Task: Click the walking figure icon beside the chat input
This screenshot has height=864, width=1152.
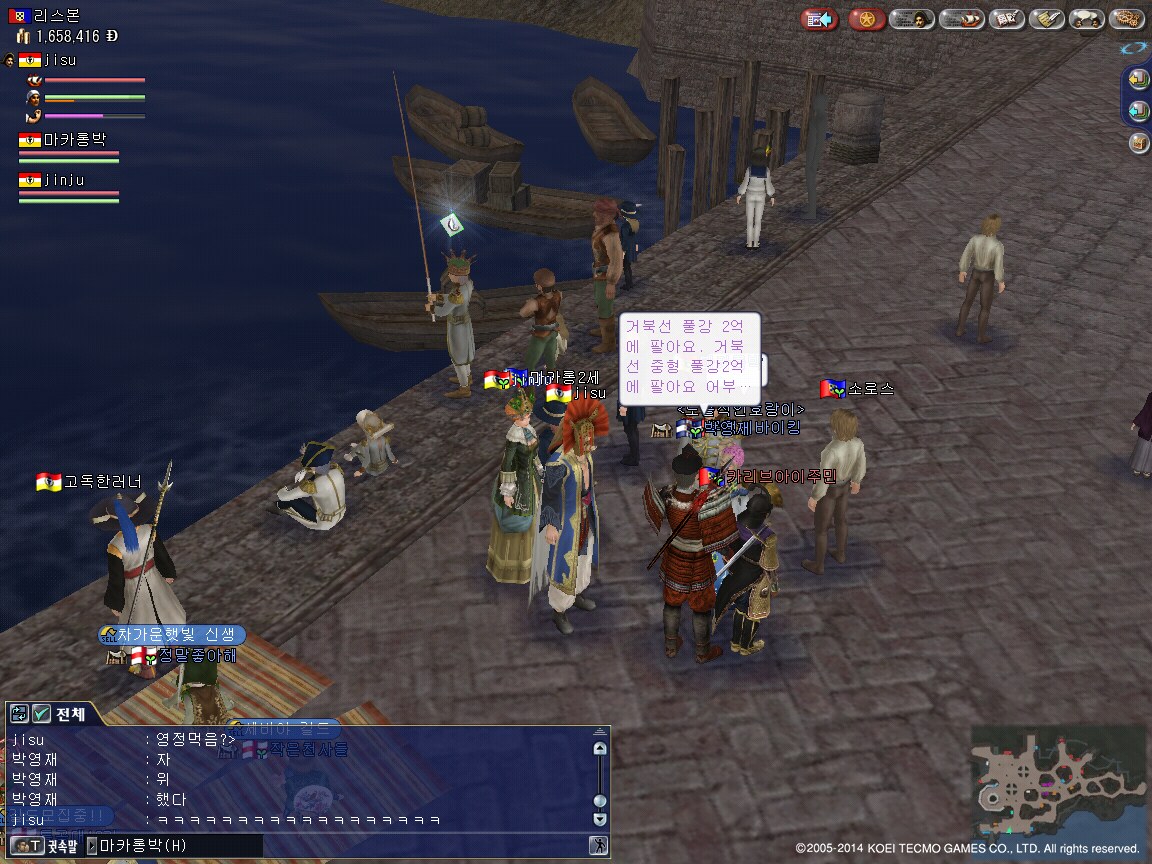Action: pyautogui.click(x=597, y=846)
